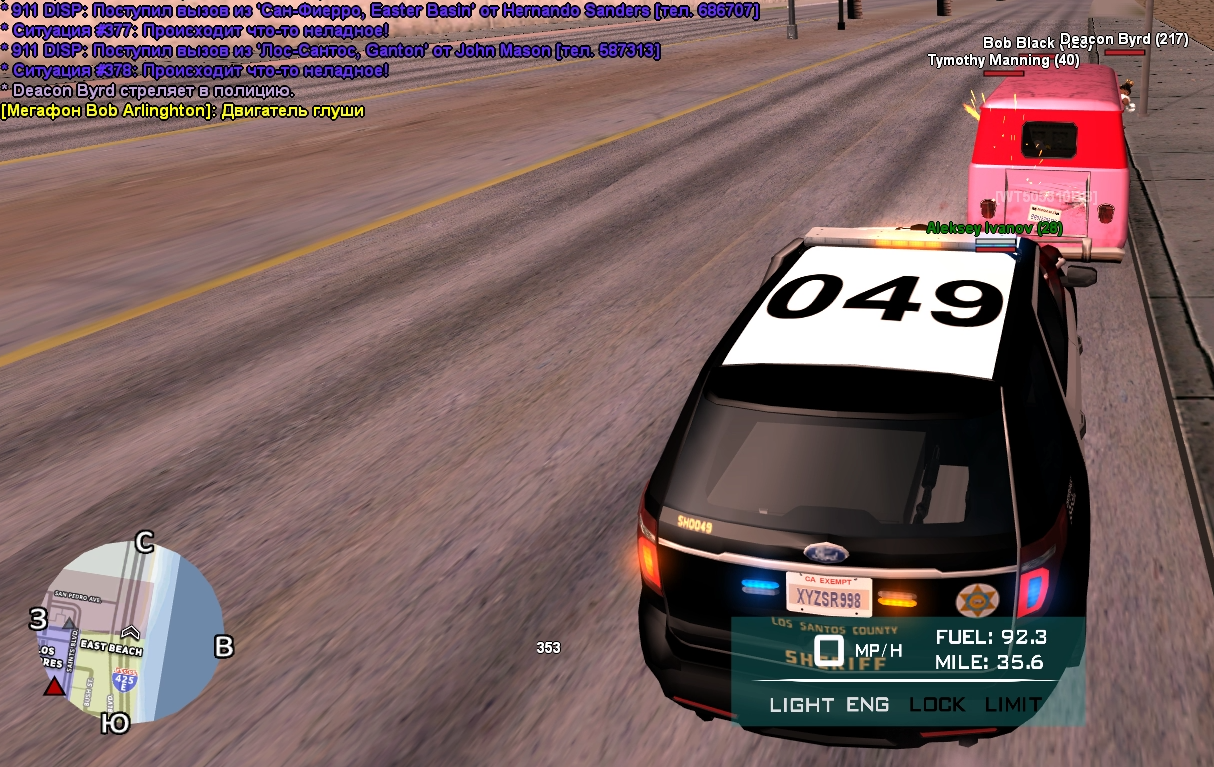This screenshot has width=1214, height=767.
Task: Click the megaphone chat message from Bob Arlinghton
Action: pyautogui.click(x=183, y=111)
